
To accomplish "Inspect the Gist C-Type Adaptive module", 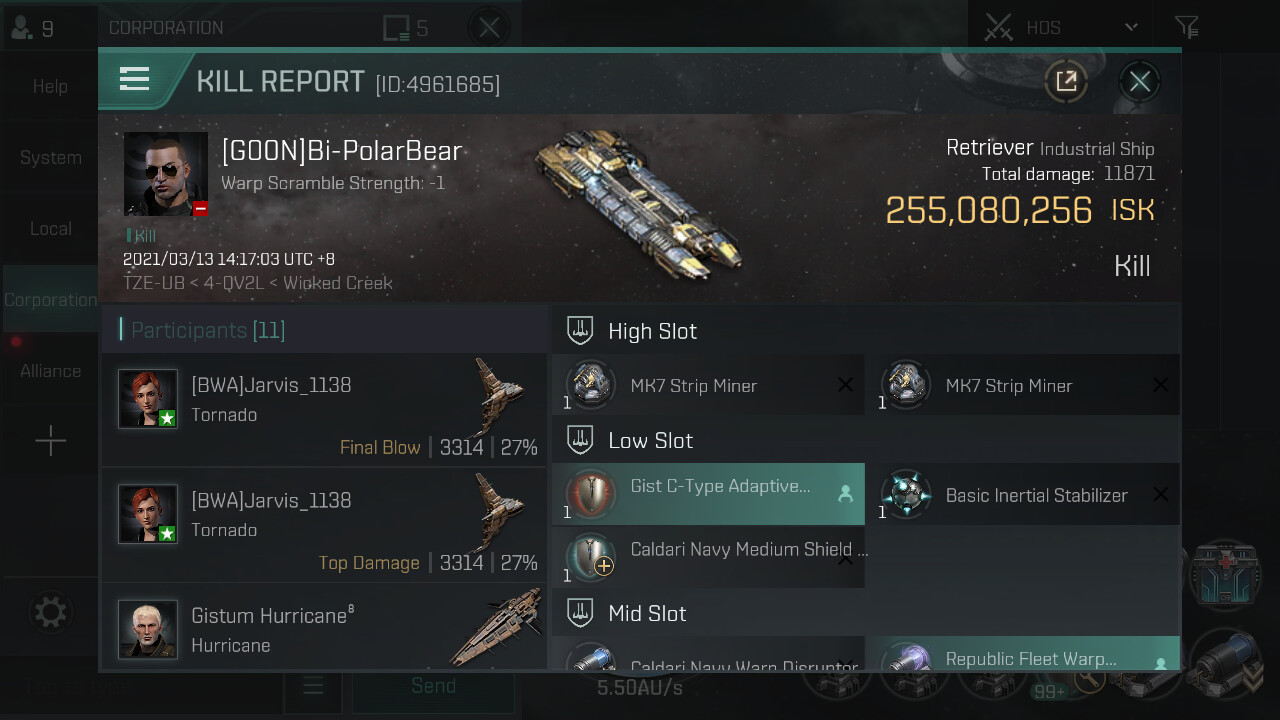I will 708,494.
